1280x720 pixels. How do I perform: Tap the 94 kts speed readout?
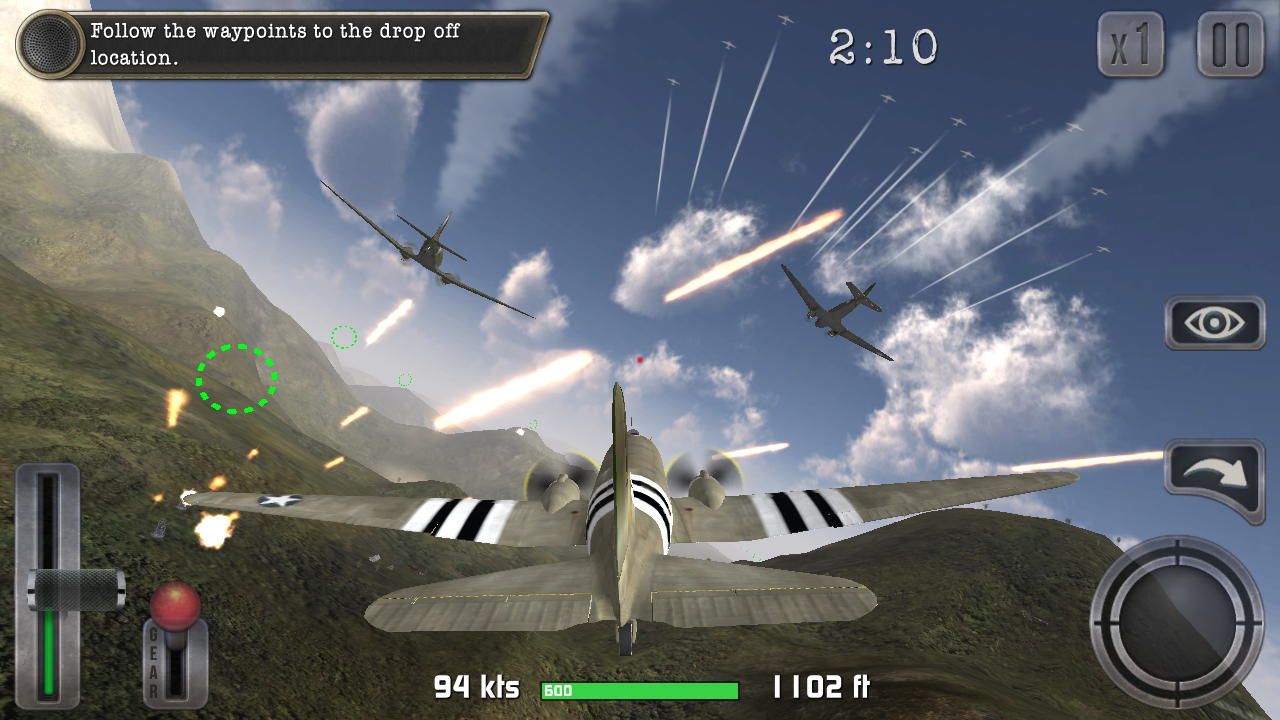477,688
